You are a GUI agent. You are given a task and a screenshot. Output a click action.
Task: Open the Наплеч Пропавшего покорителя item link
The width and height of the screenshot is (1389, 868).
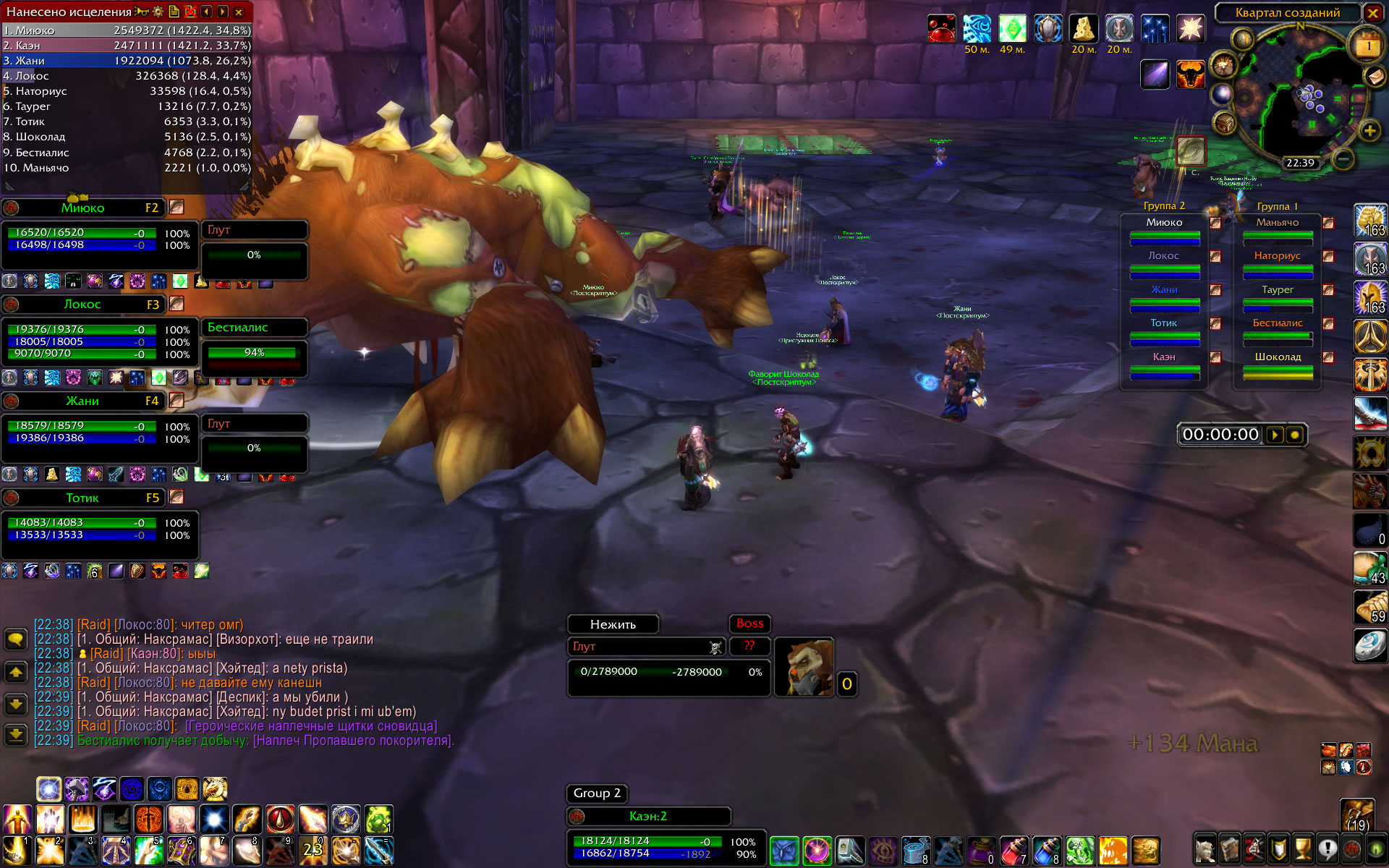pyautogui.click(x=353, y=741)
